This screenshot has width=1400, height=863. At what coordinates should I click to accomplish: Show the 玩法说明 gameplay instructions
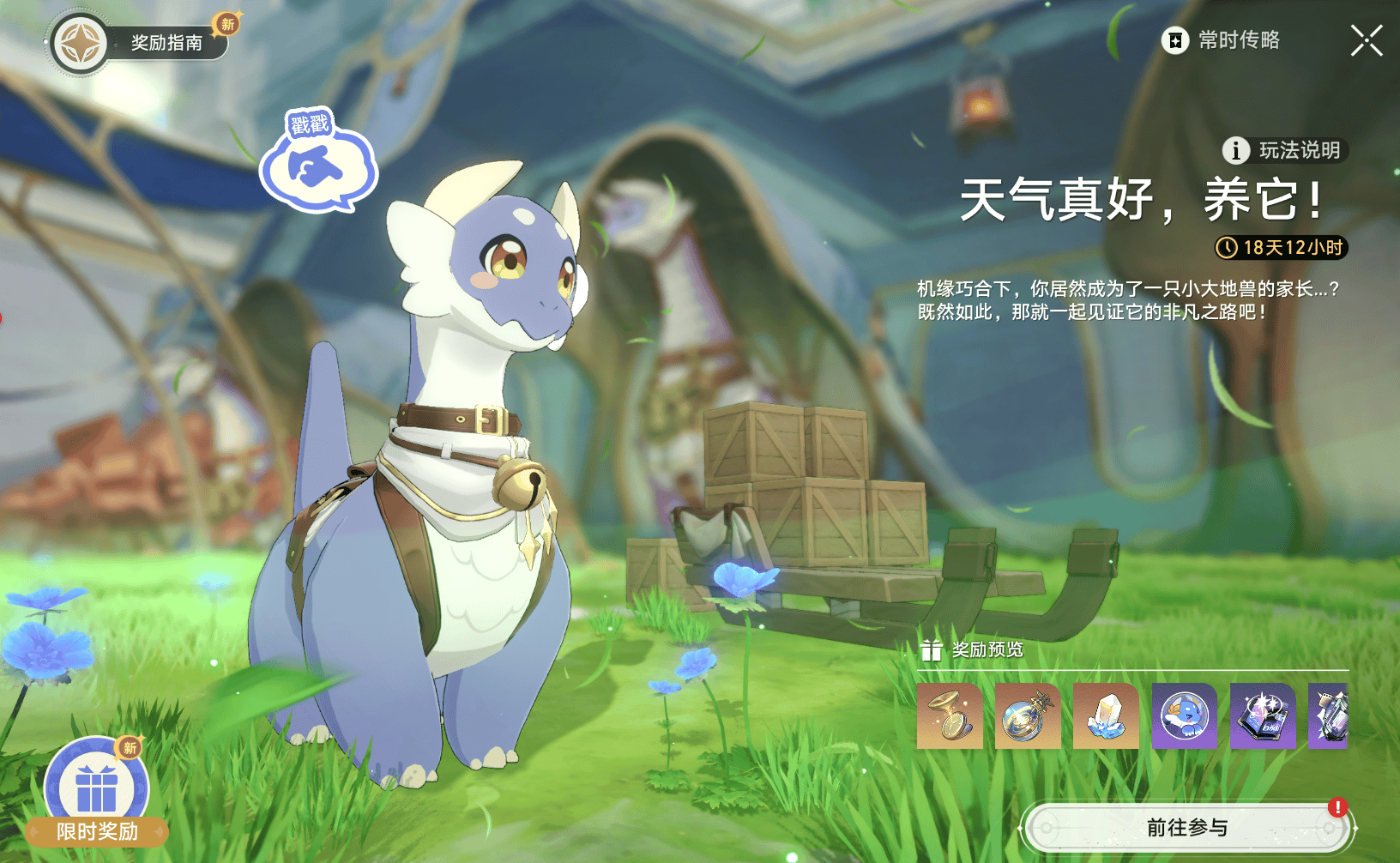tap(1285, 150)
